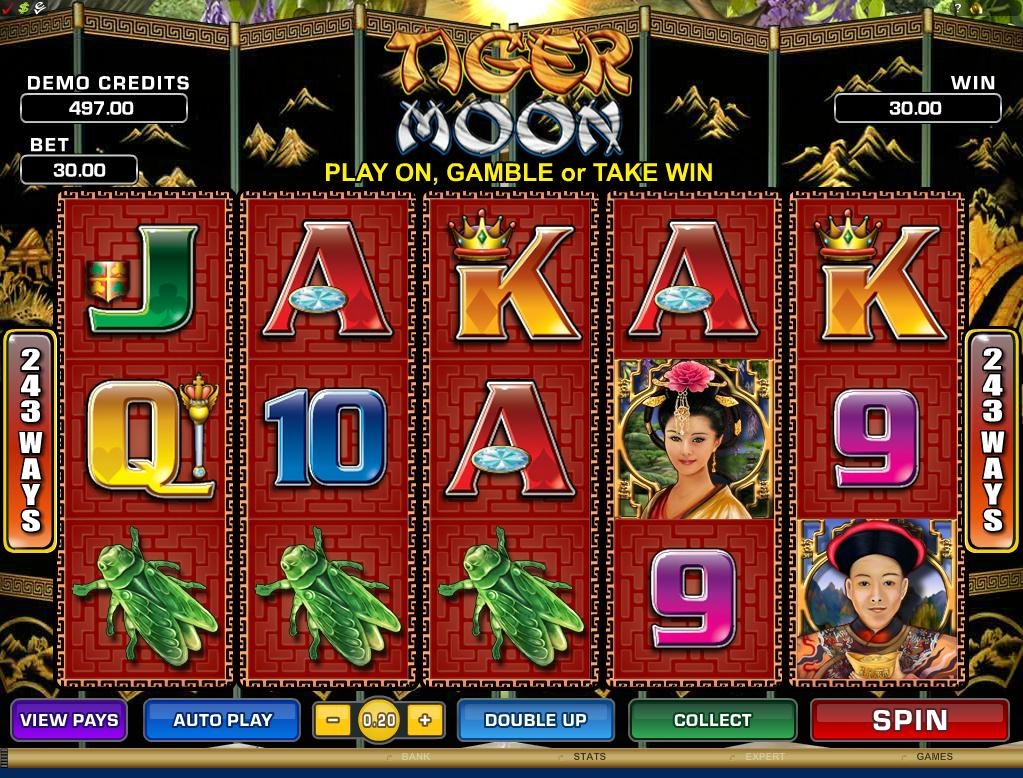Open the VIEW PAYS paytable

click(x=69, y=720)
